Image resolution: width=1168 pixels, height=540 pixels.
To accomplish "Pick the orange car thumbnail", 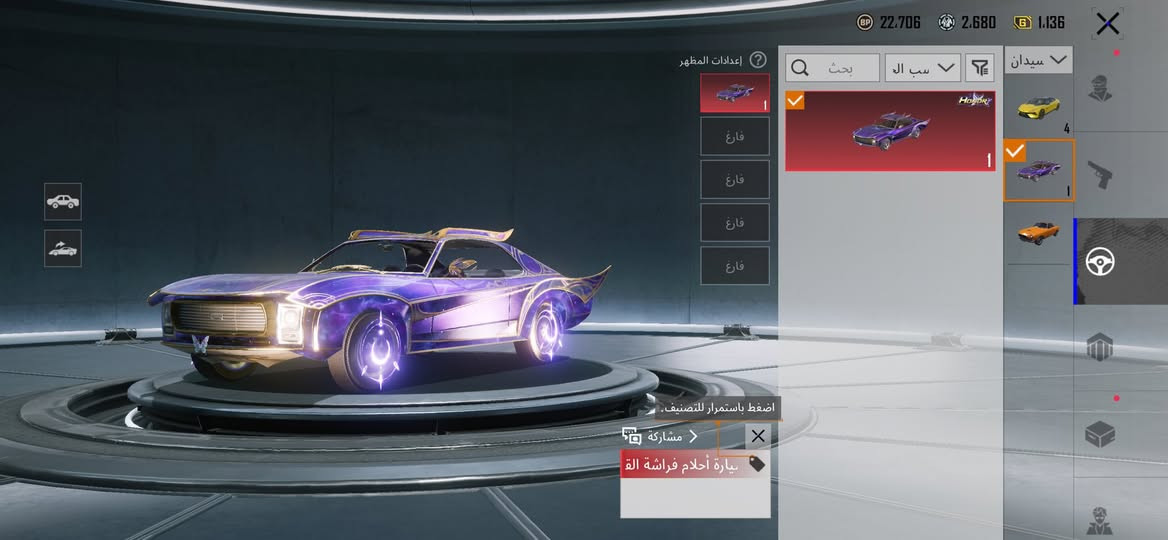I will tap(1038, 232).
